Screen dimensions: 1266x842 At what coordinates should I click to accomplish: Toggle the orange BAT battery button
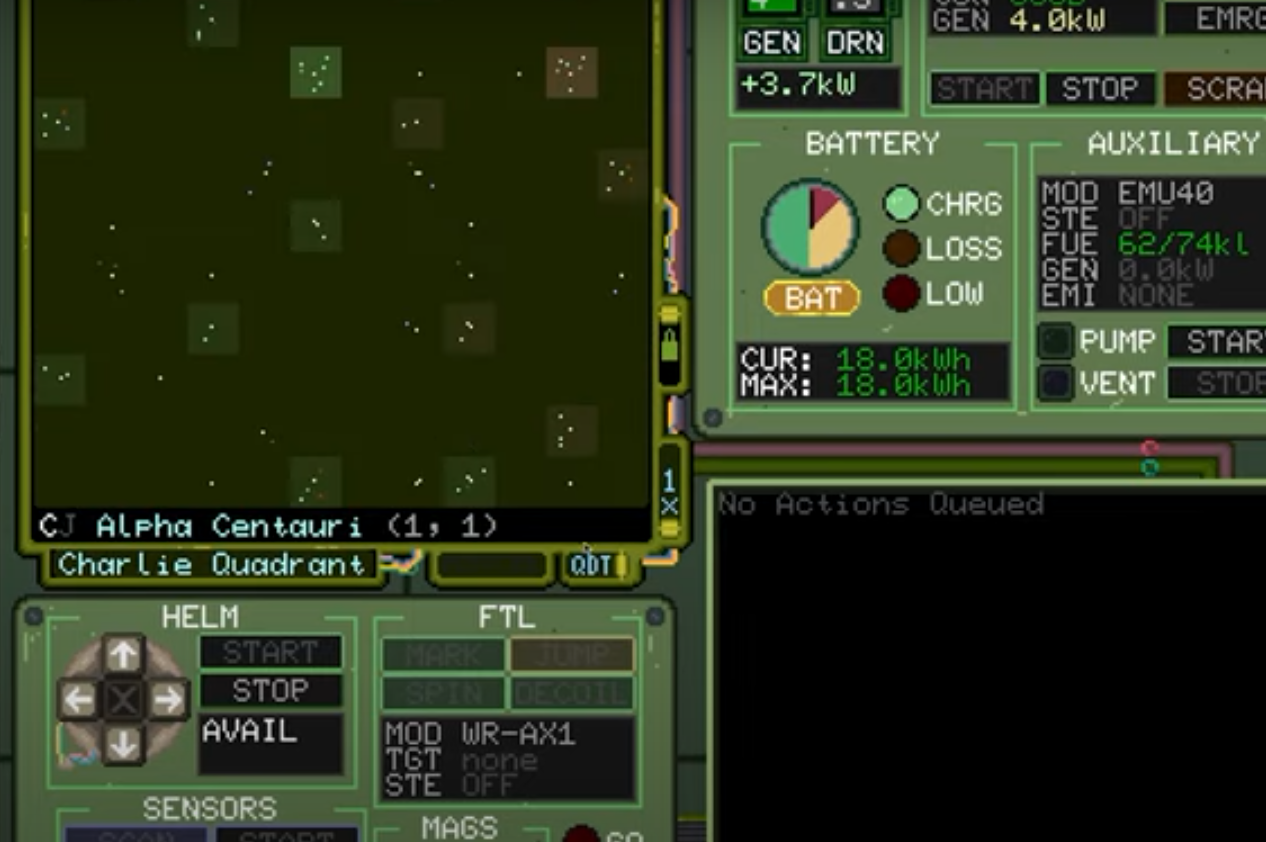(811, 298)
